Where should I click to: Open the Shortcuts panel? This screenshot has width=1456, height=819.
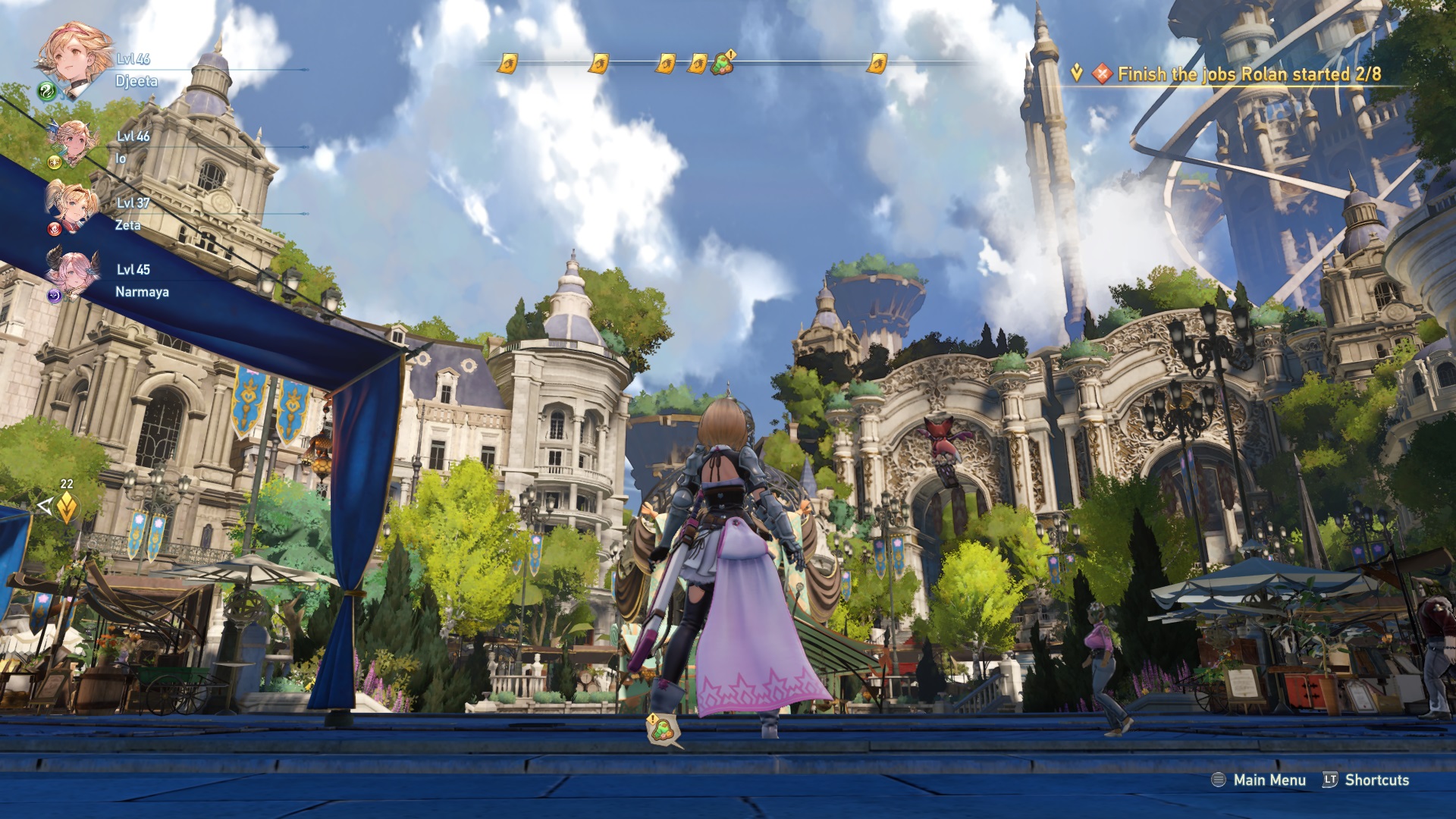(1366, 780)
